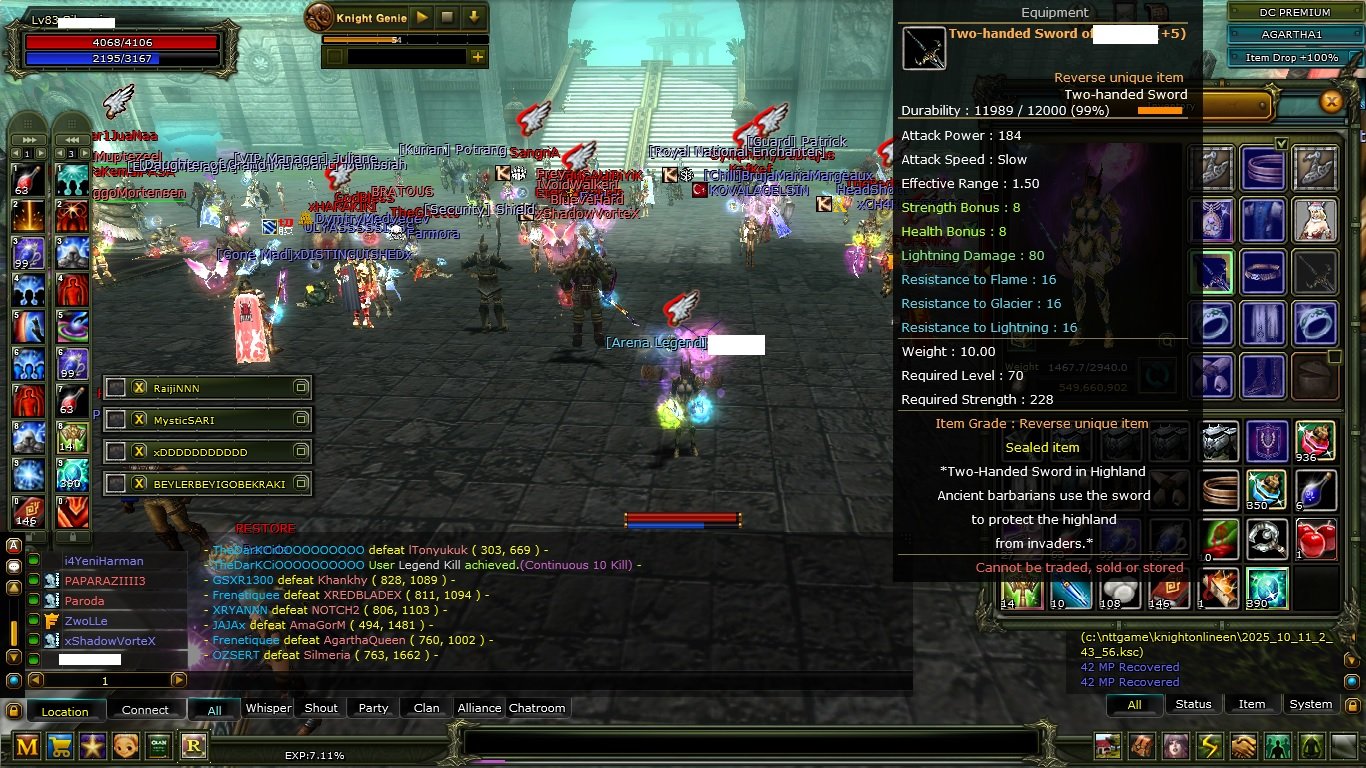Click the gold R button

pos(193,745)
